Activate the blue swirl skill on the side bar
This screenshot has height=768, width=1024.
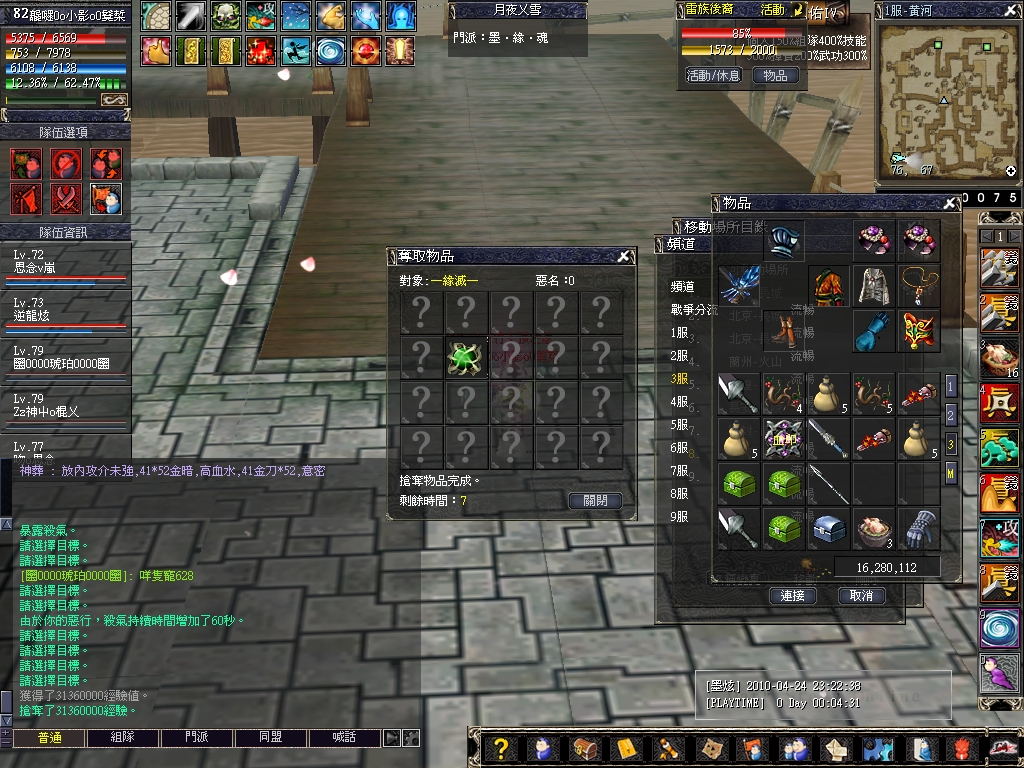[x=1000, y=628]
